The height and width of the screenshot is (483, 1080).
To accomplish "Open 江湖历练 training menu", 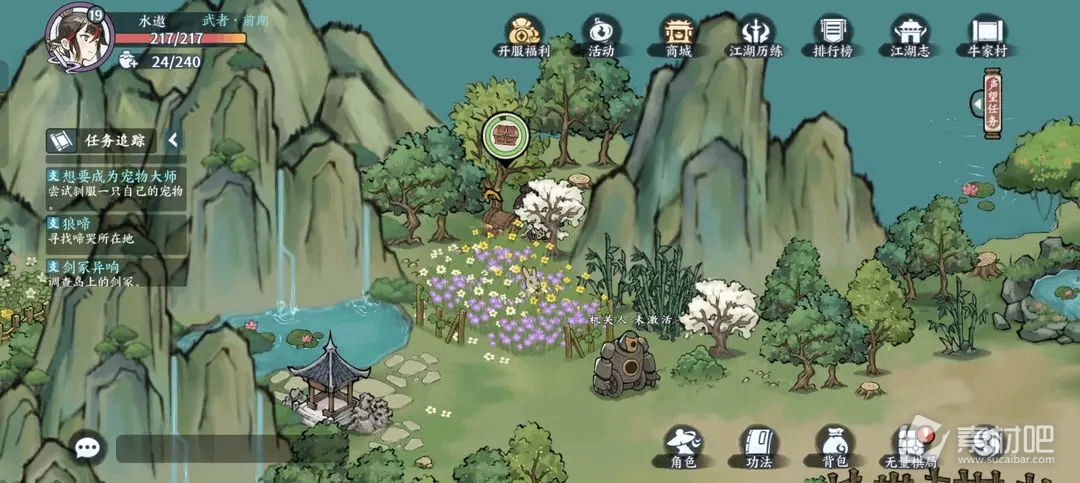I will (x=756, y=36).
